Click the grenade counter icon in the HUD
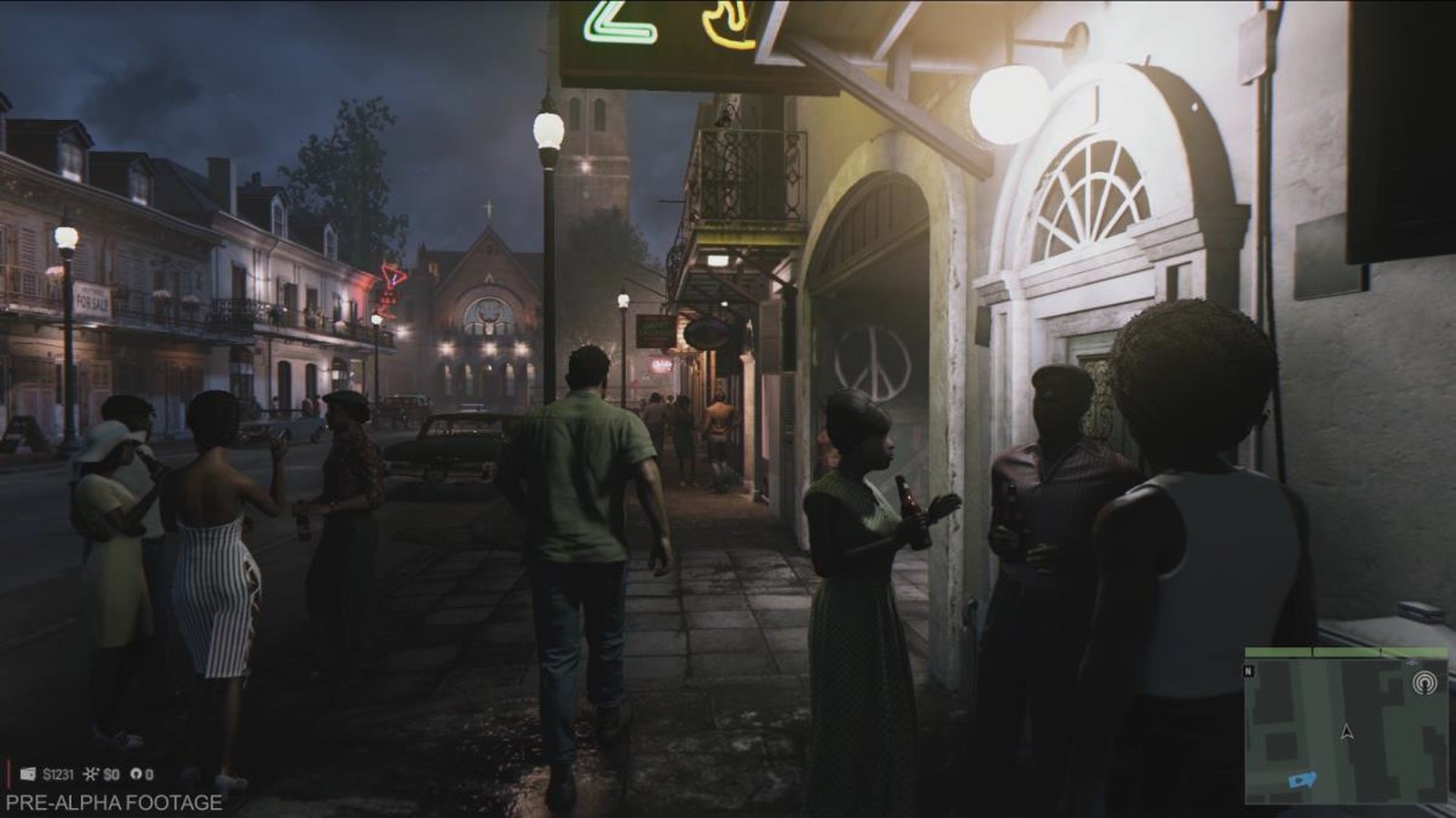This screenshot has width=1456, height=818. [x=137, y=774]
